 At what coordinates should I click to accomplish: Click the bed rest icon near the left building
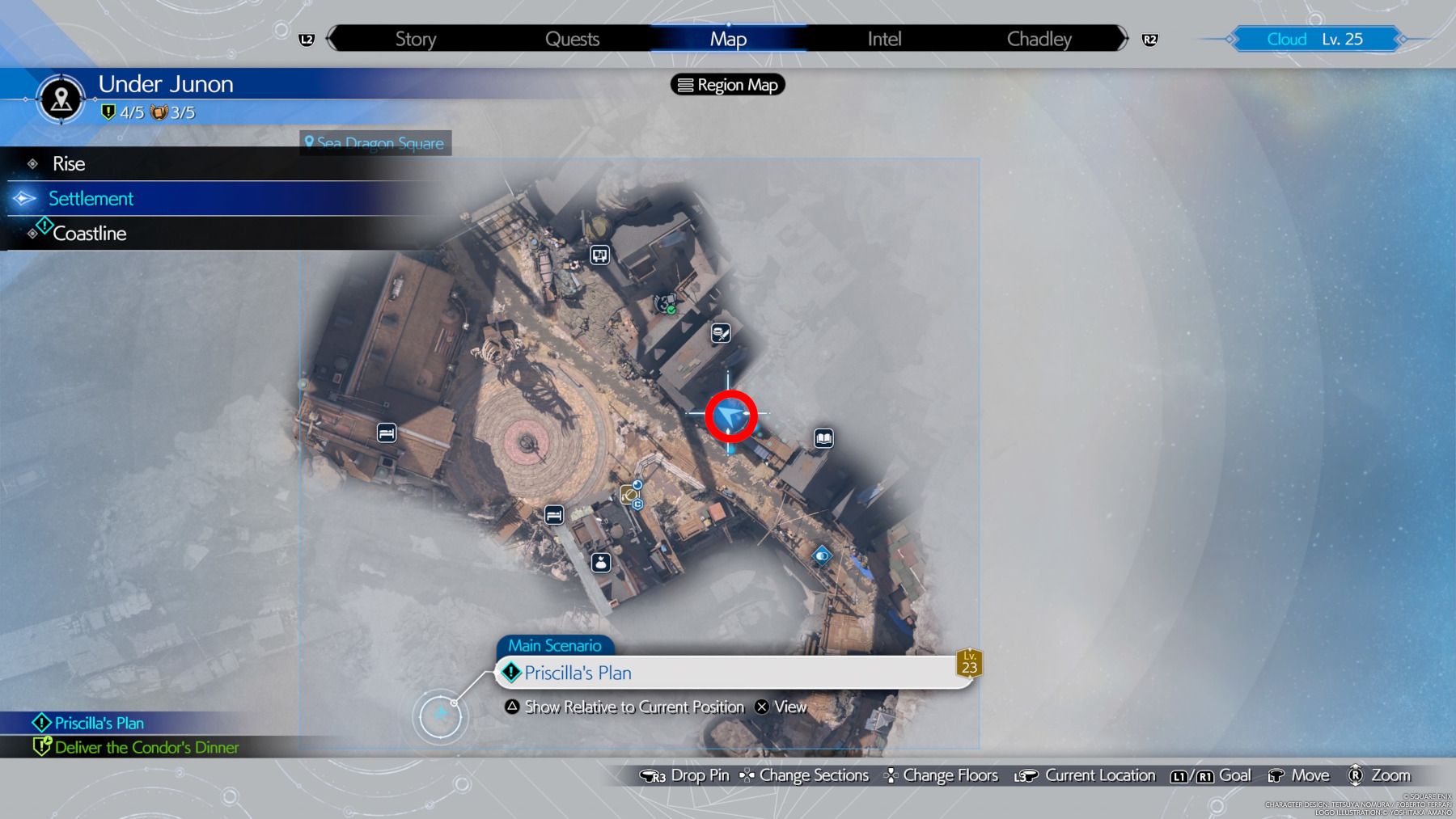(x=386, y=433)
